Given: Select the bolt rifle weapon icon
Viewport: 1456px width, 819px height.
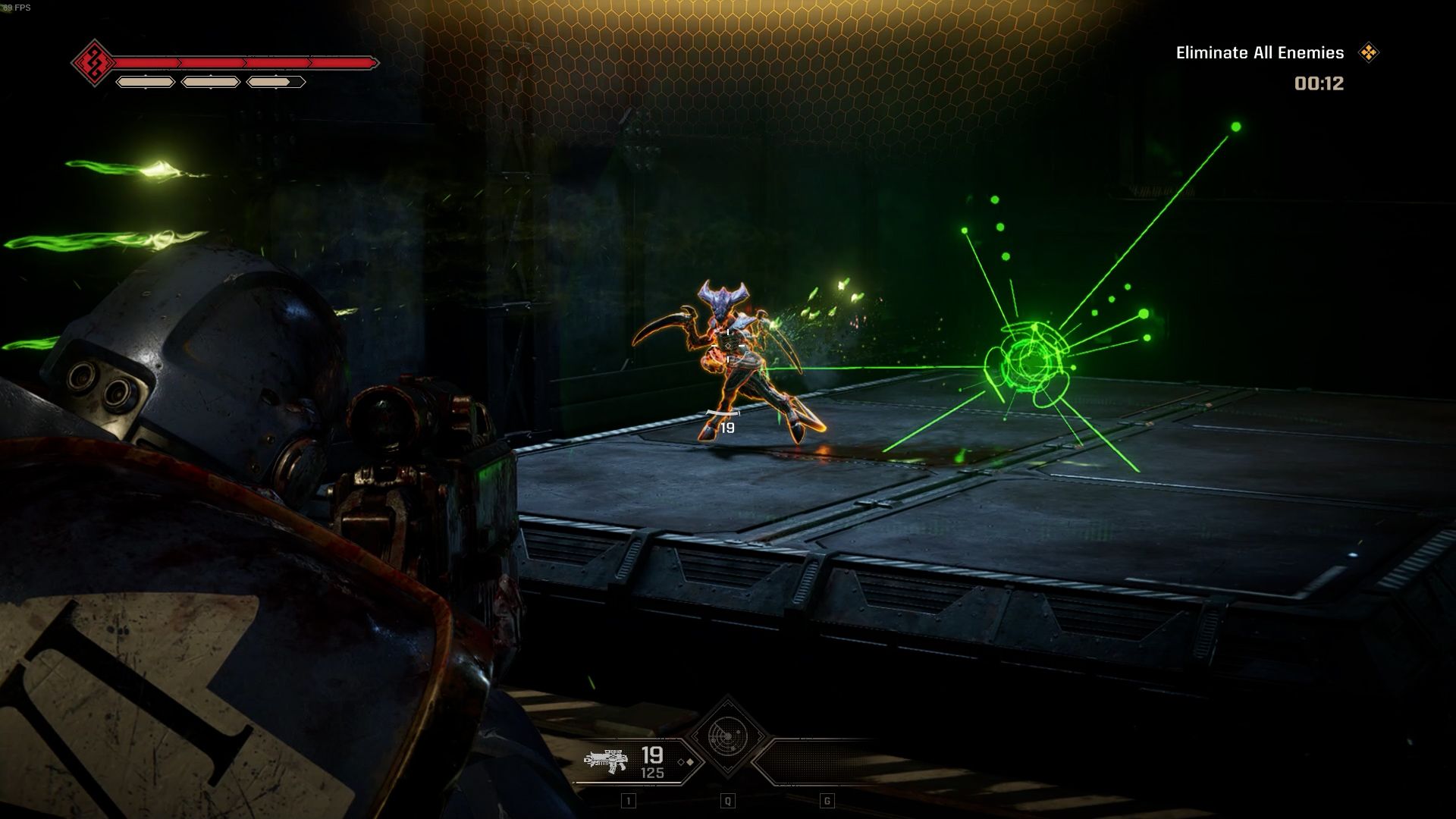Looking at the screenshot, I should [606, 761].
